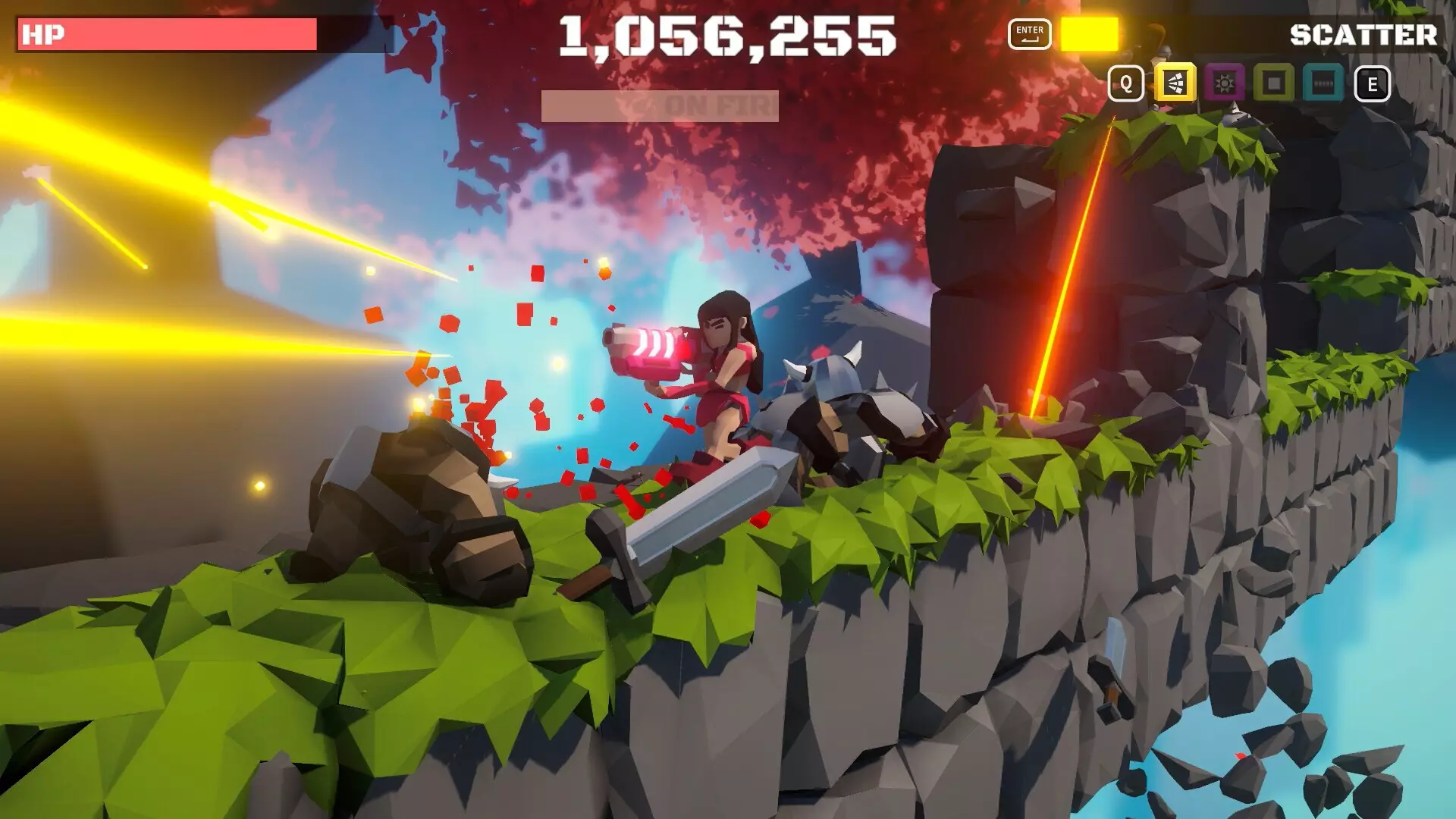The image size is (1456, 819).
Task: Click the red HP health bar
Action: click(167, 34)
